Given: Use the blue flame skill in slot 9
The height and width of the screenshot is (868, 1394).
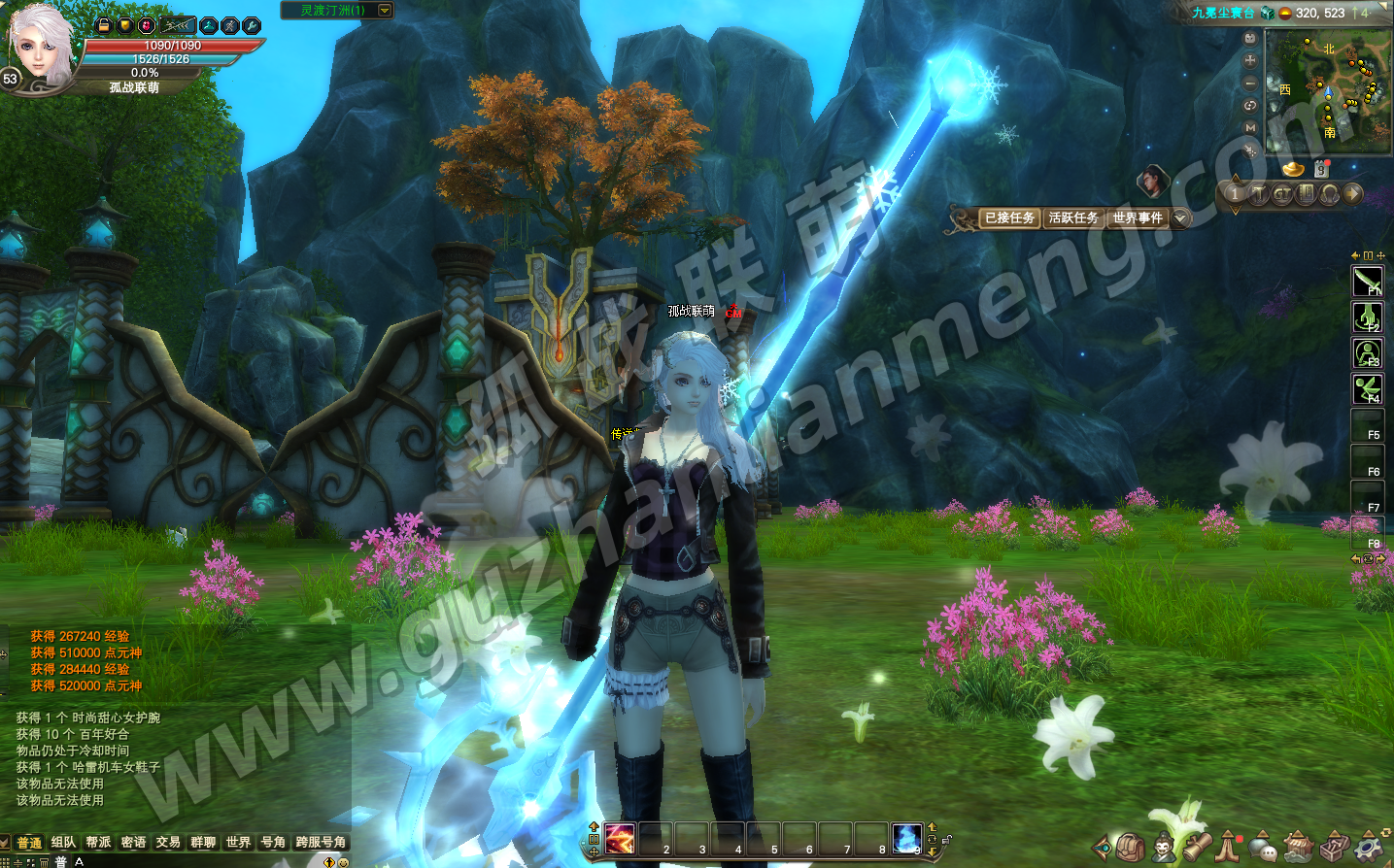Looking at the screenshot, I should pos(906,838).
